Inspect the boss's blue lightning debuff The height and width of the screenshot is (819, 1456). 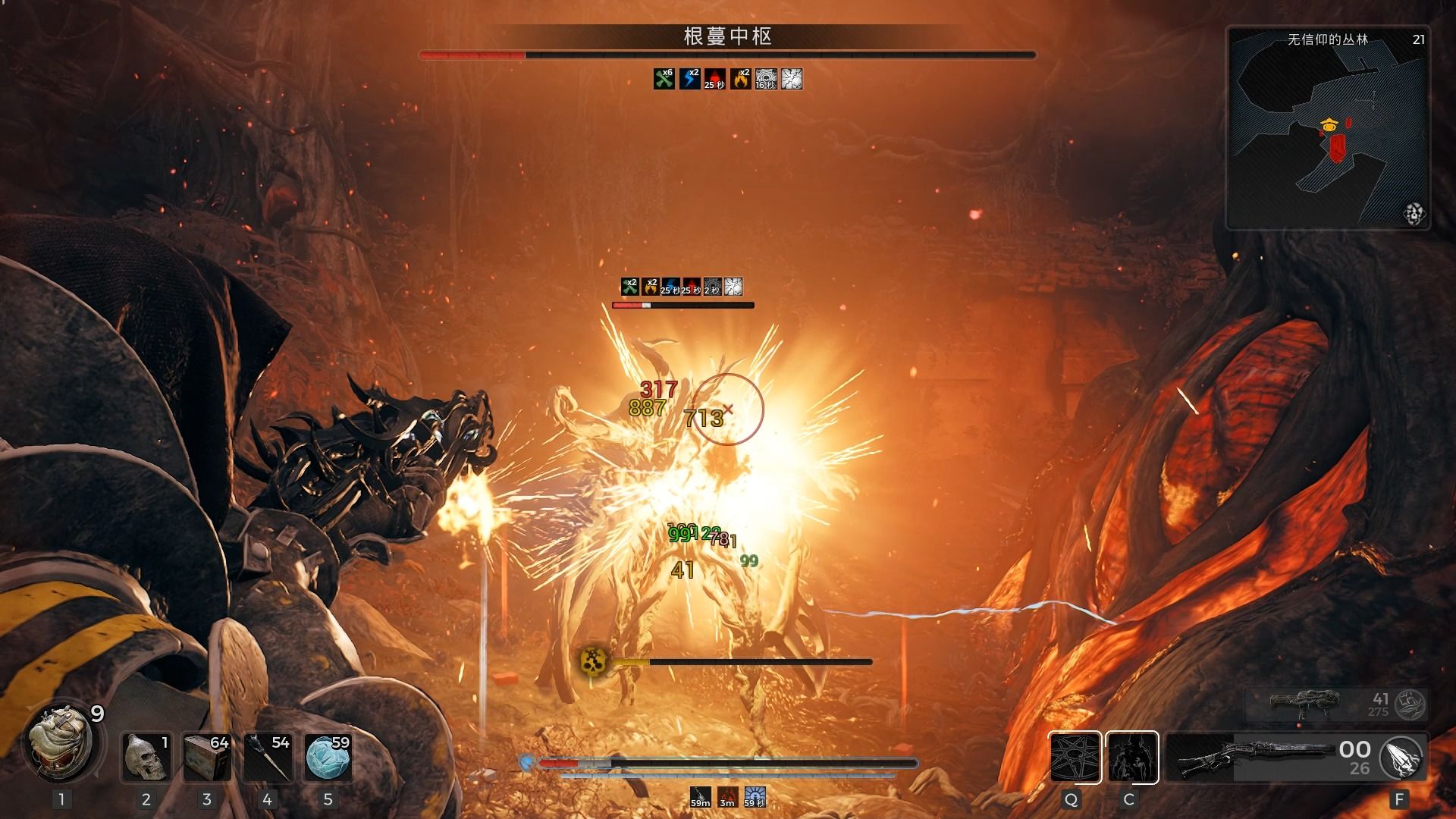tap(689, 79)
